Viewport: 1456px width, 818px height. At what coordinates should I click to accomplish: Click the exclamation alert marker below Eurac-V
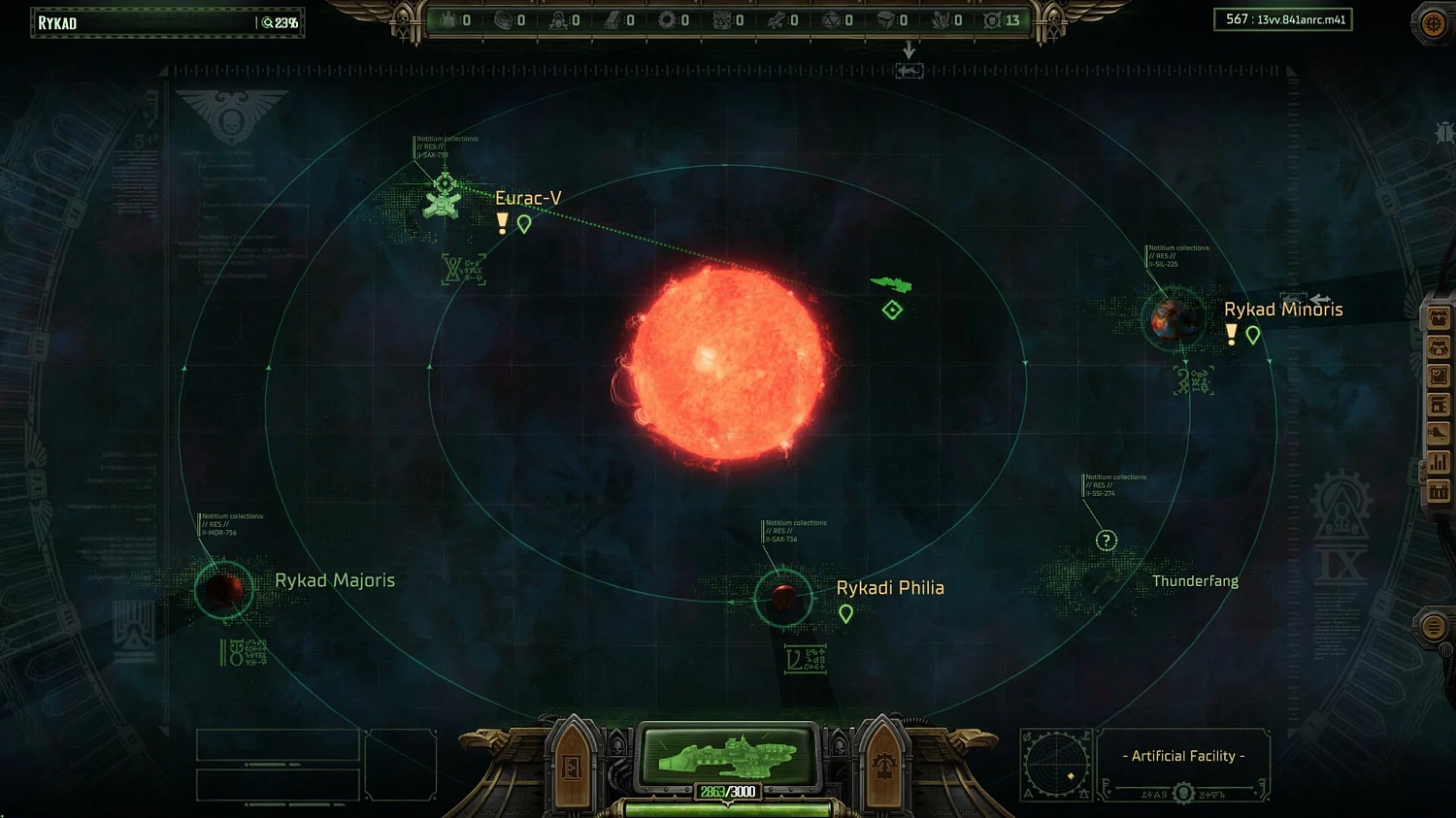(x=502, y=222)
